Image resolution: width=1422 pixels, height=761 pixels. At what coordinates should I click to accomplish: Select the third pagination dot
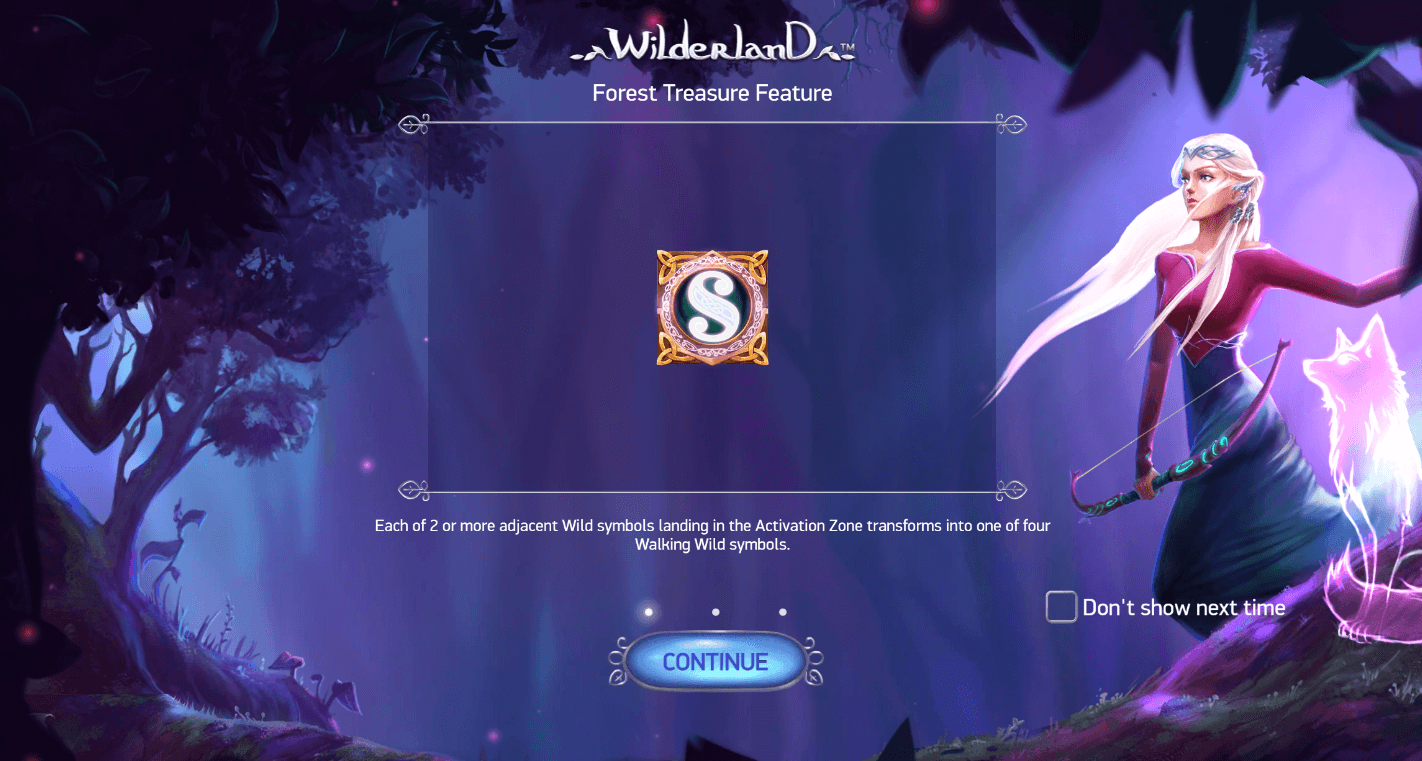pos(783,610)
